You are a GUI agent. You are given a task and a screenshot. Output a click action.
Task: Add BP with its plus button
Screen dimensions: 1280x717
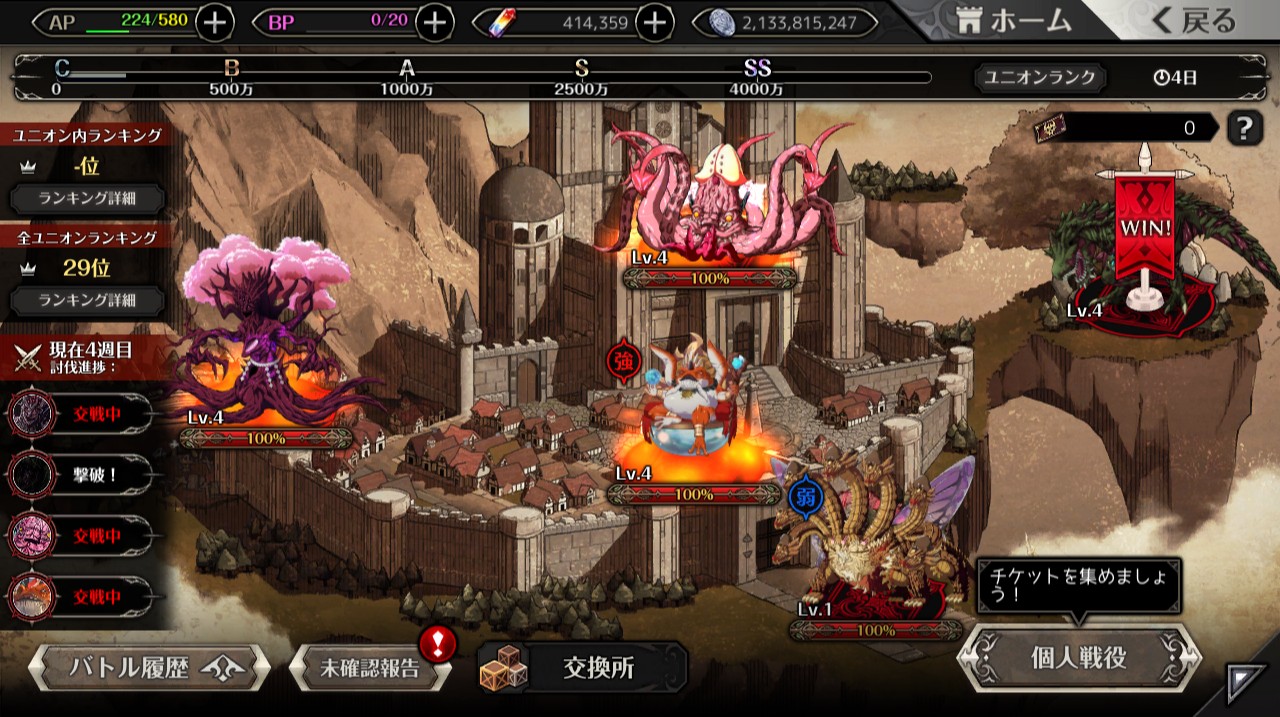(434, 22)
